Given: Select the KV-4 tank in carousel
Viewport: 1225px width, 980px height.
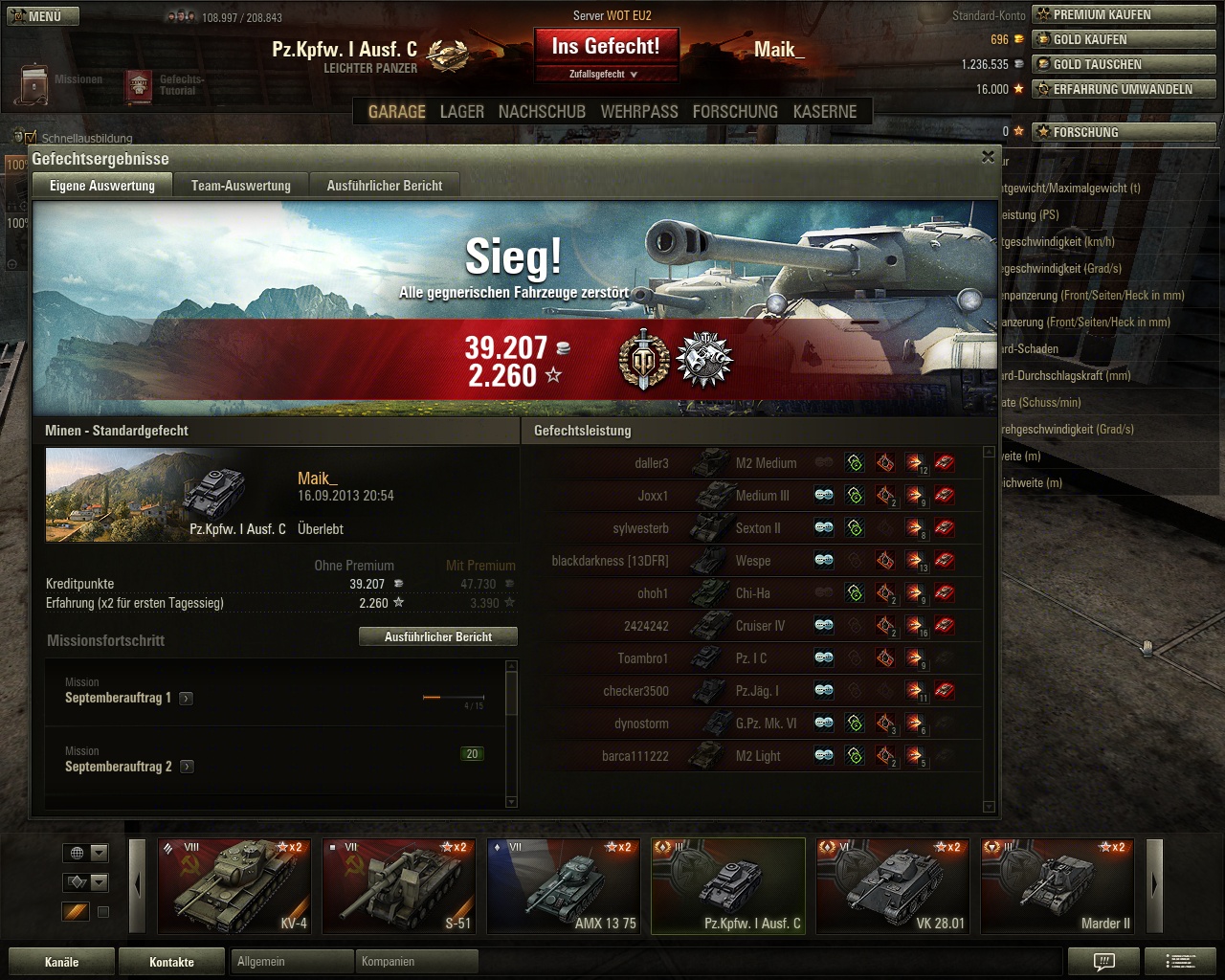Looking at the screenshot, I should click(x=234, y=886).
